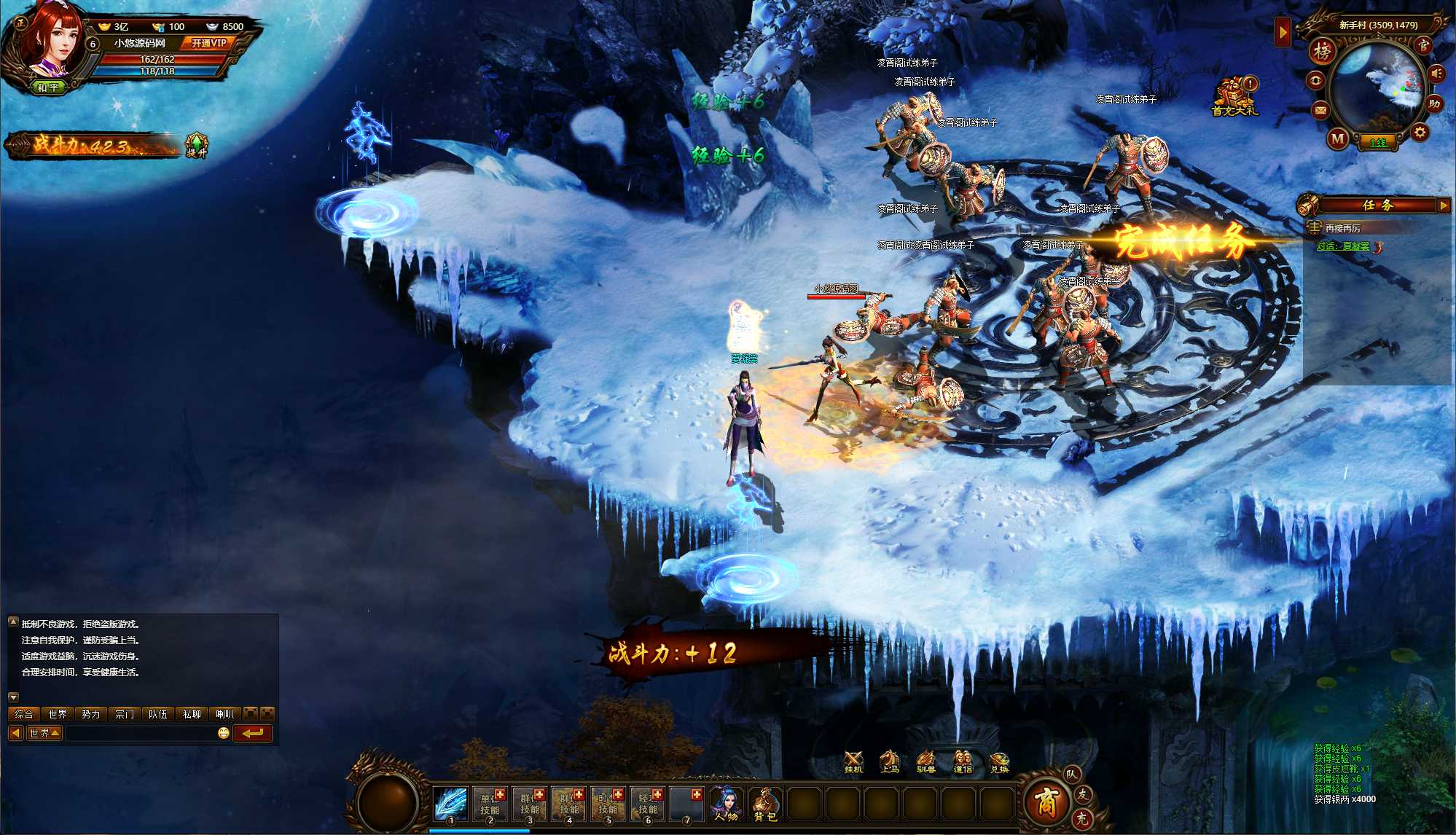
Task: Click the 对话: 夏凝裳 quest link
Action: (x=1342, y=246)
